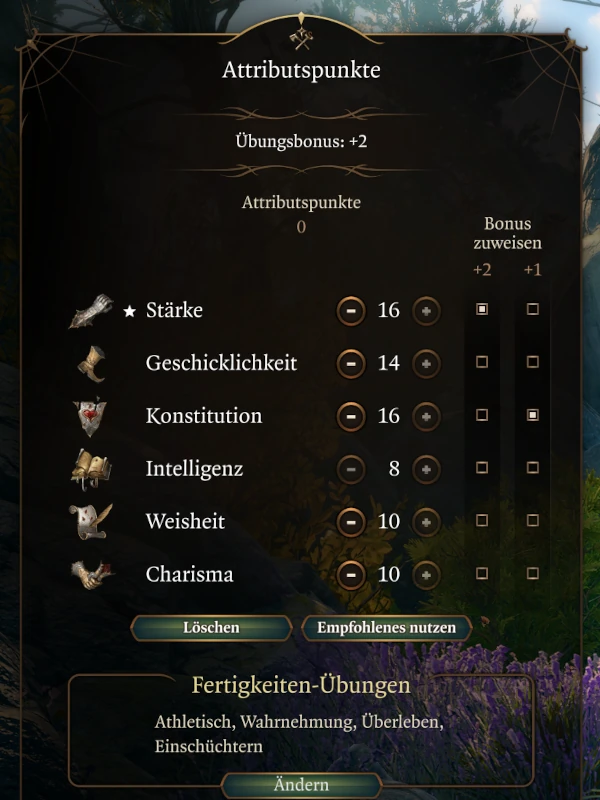
Task: Click the Löschen button
Action: pyautogui.click(x=211, y=628)
